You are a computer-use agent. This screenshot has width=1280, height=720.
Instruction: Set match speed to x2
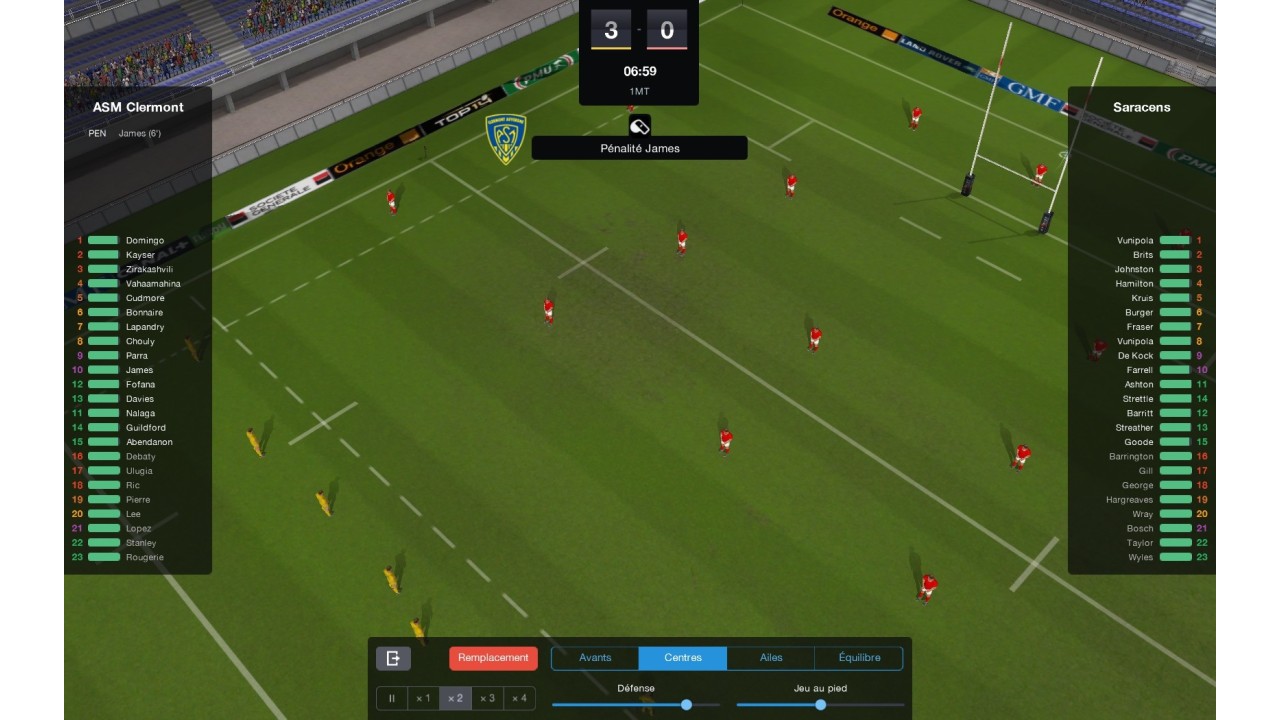pyautogui.click(x=455, y=698)
